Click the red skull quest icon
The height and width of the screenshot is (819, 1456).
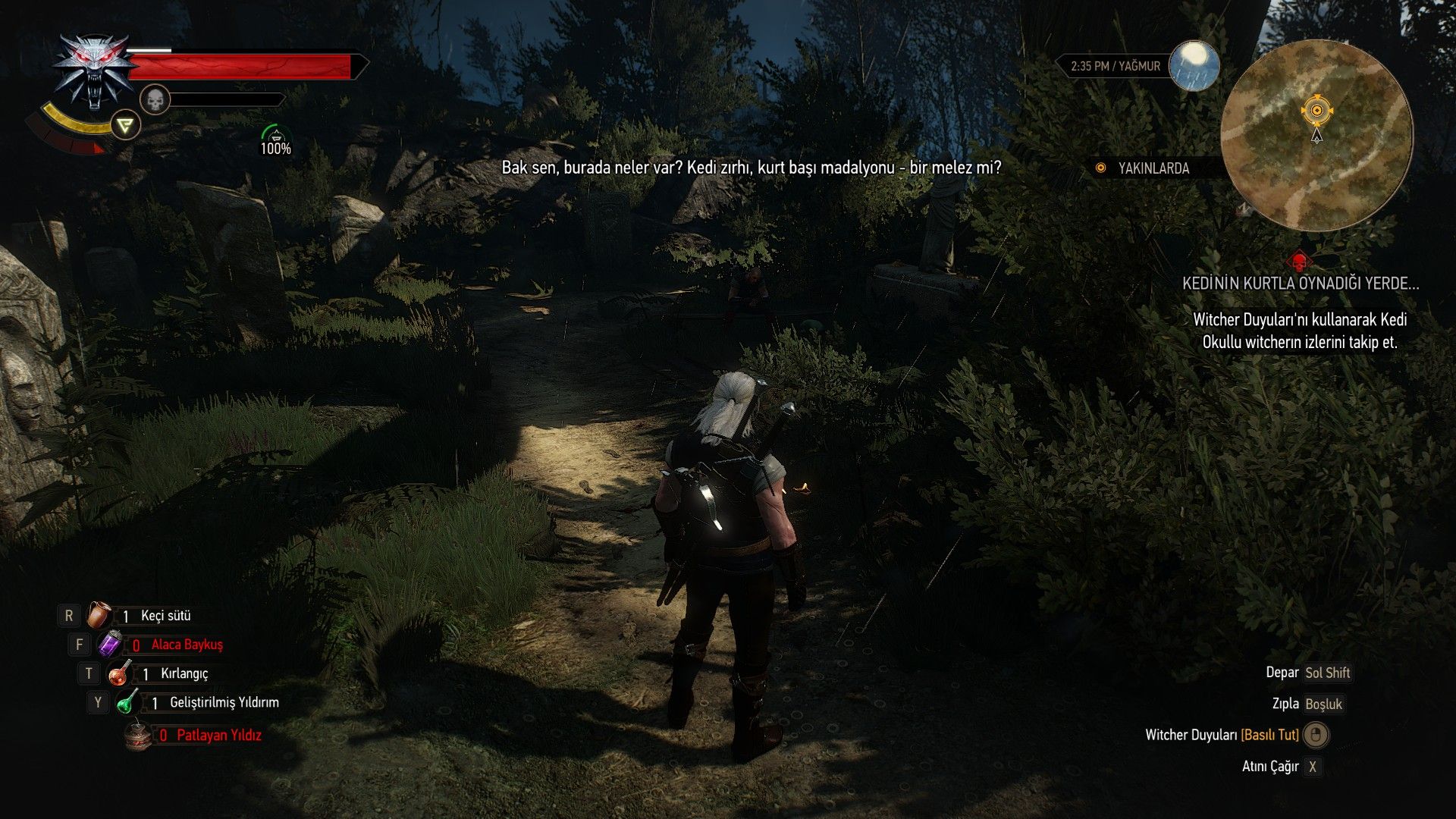(x=1299, y=262)
